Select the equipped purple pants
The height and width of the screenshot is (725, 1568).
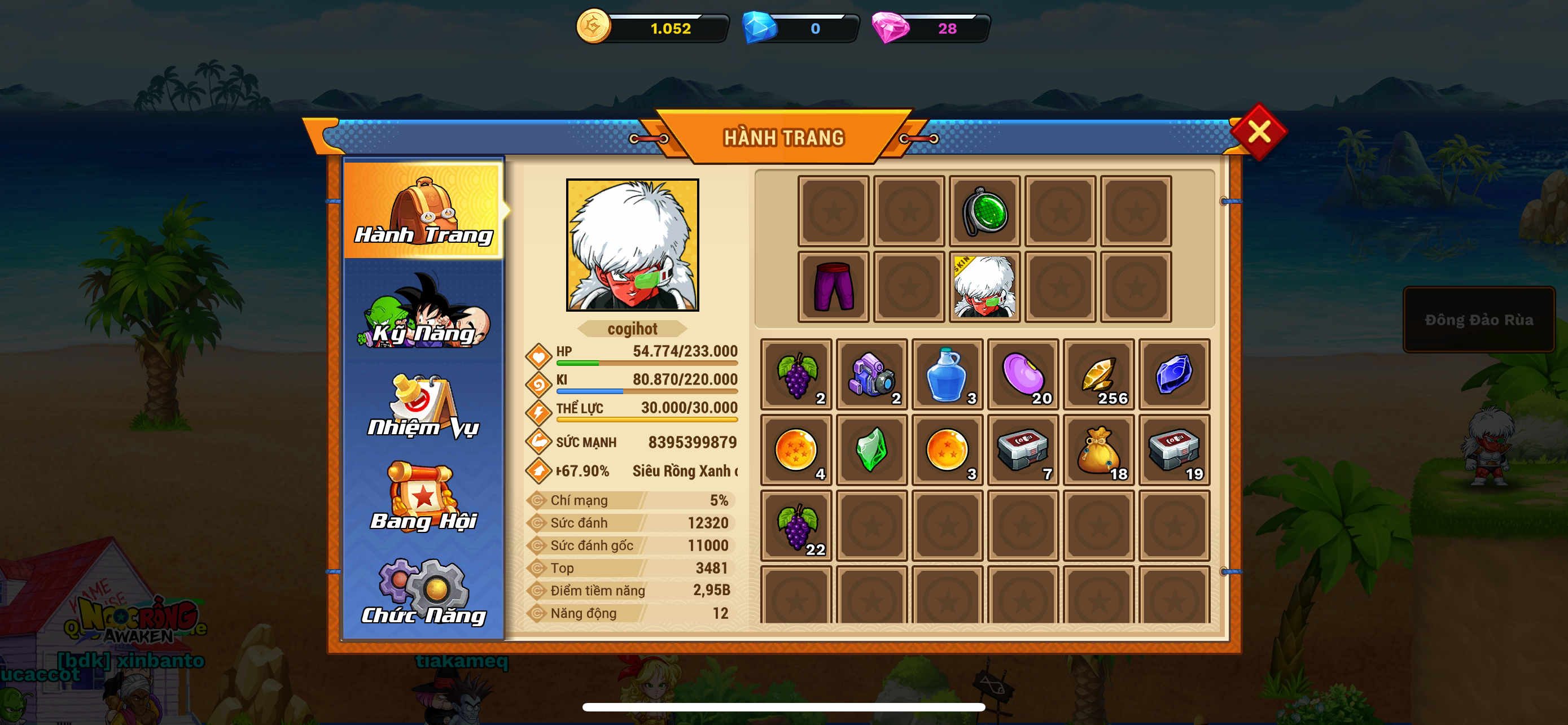point(833,287)
